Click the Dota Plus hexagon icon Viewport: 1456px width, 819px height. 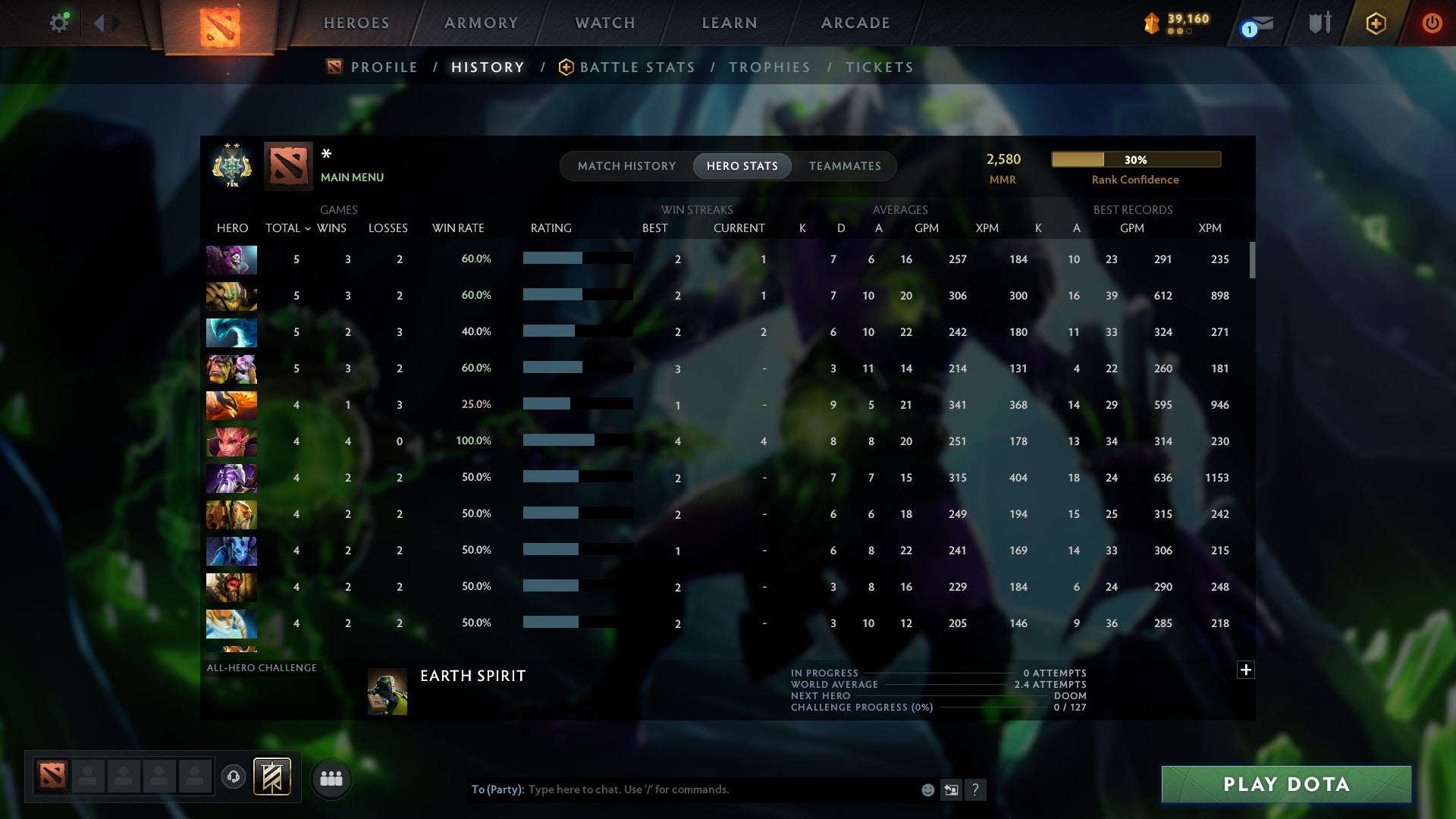coord(1376,23)
